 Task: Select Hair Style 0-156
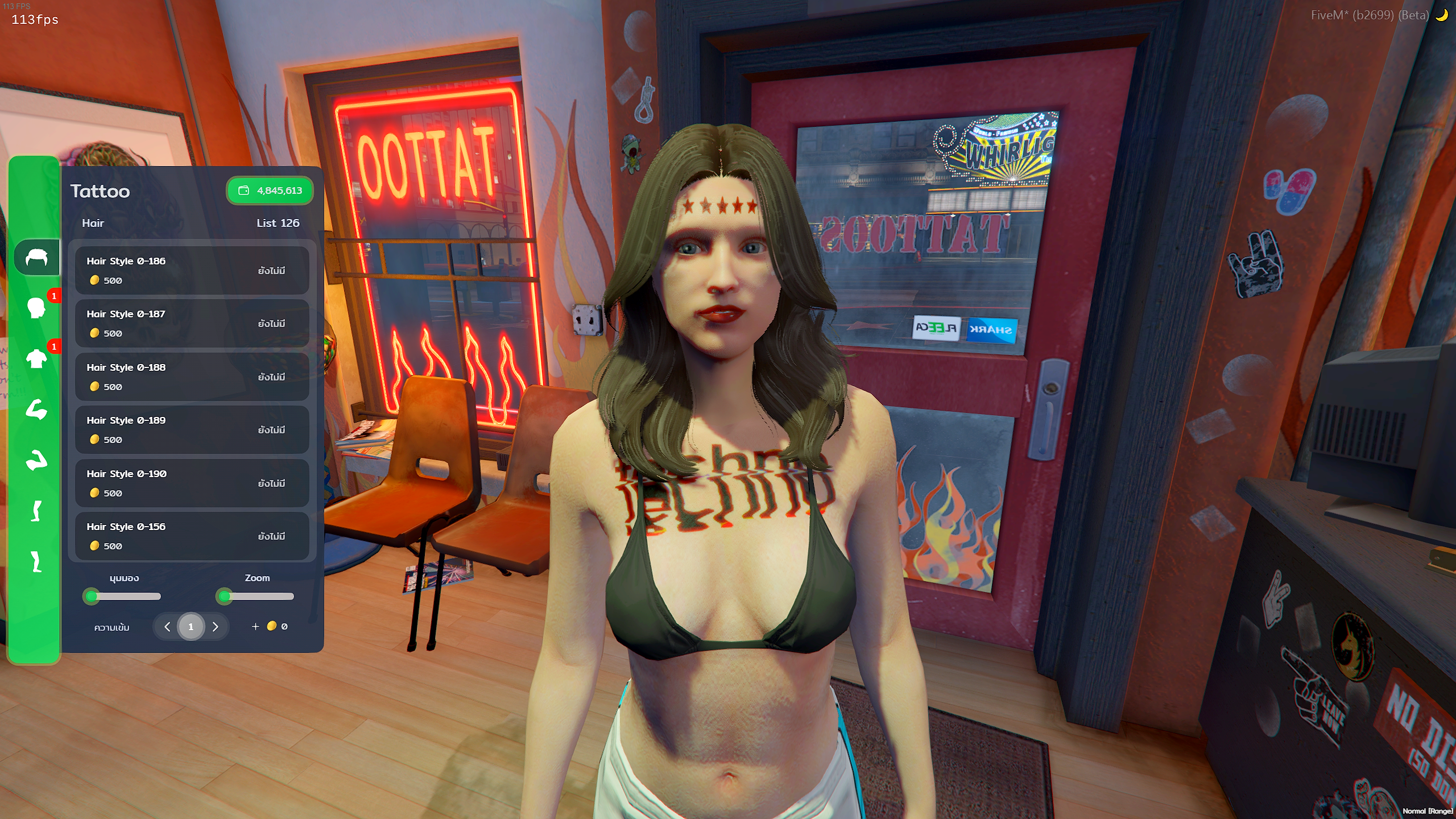tap(192, 536)
